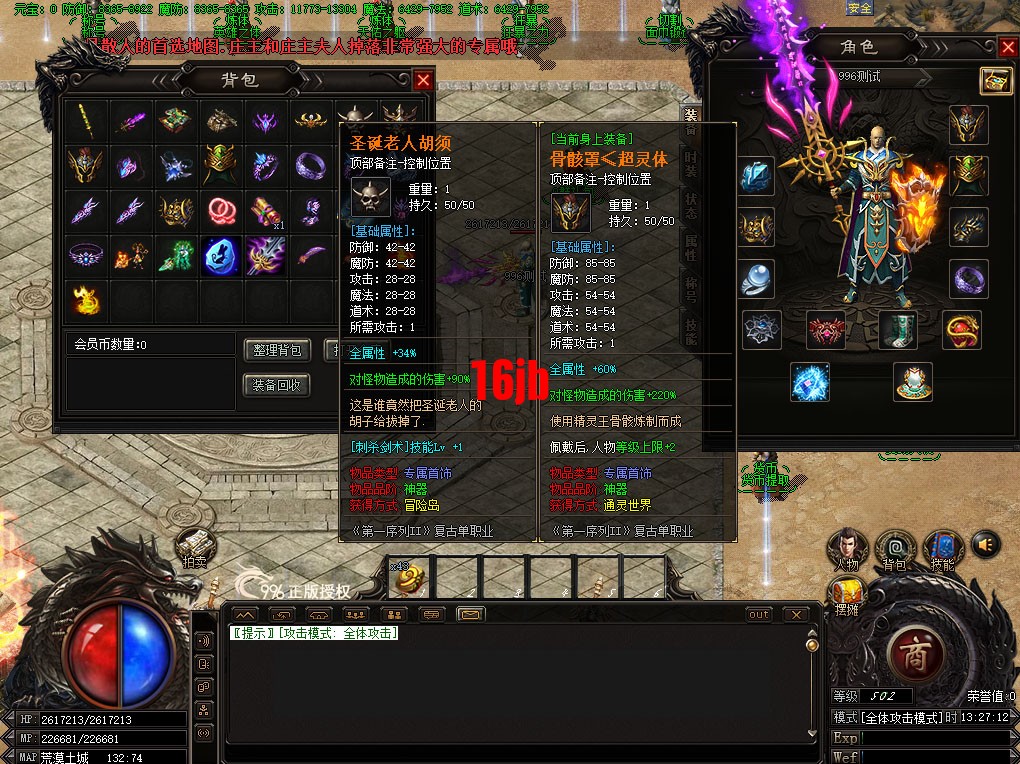Select the blue rune stone item
This screenshot has height=764, width=1020.
point(220,255)
